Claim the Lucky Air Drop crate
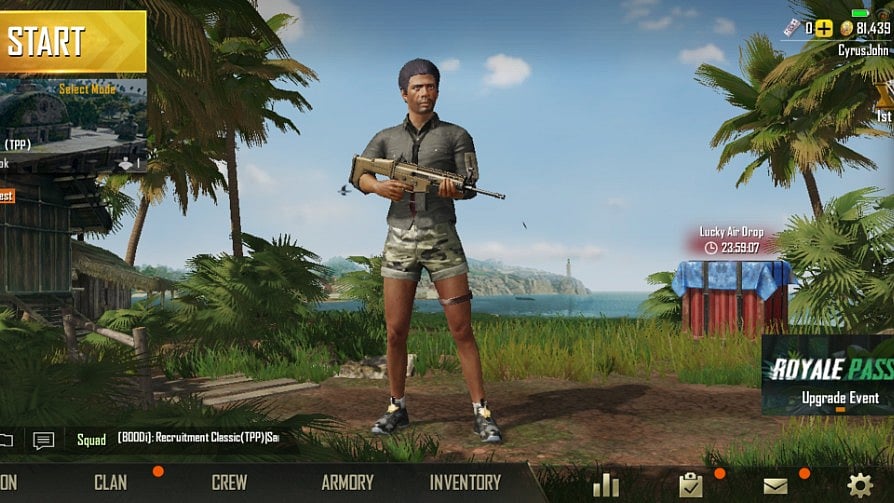The height and width of the screenshot is (503, 894). coord(733,295)
